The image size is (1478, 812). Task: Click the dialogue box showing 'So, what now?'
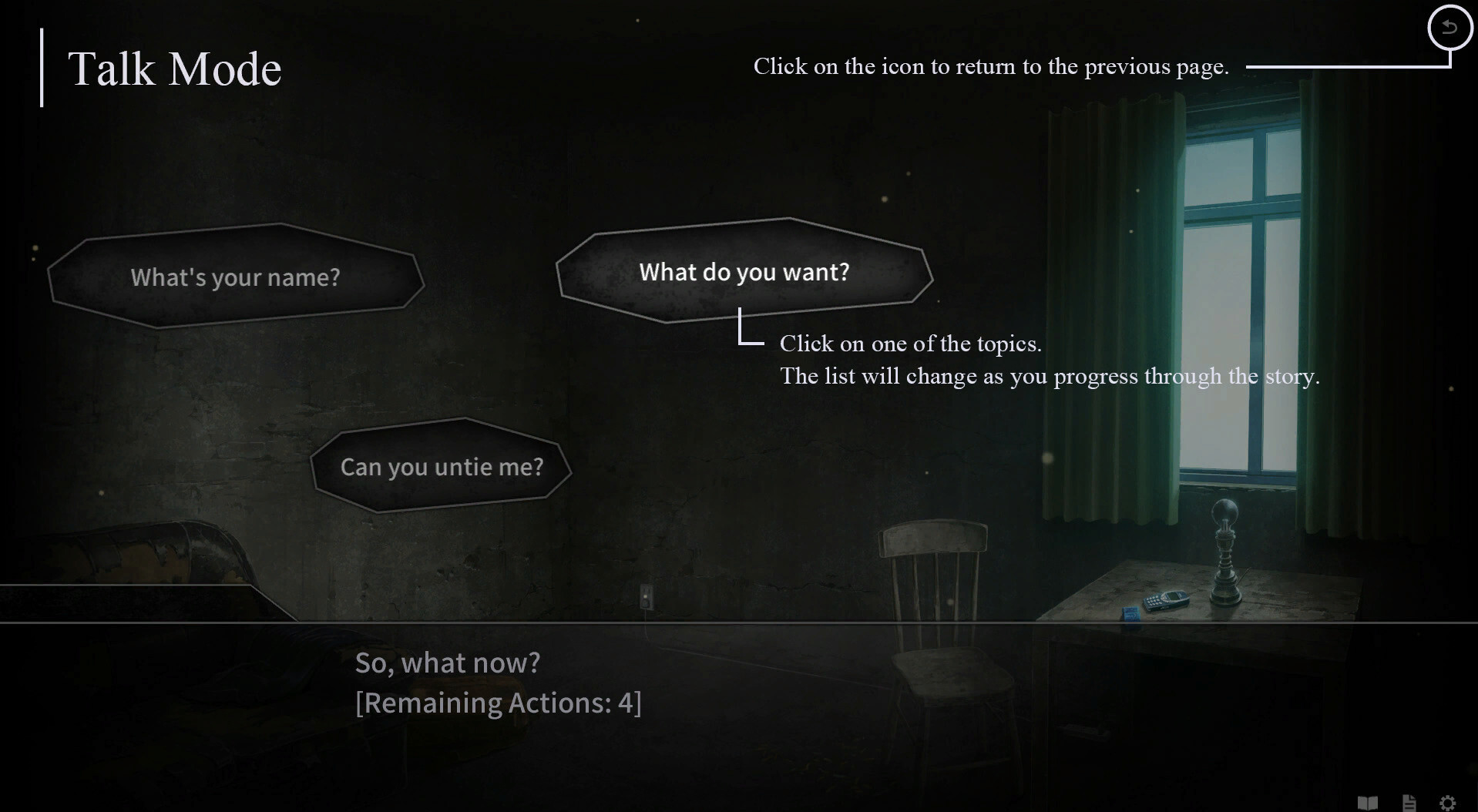point(448,662)
